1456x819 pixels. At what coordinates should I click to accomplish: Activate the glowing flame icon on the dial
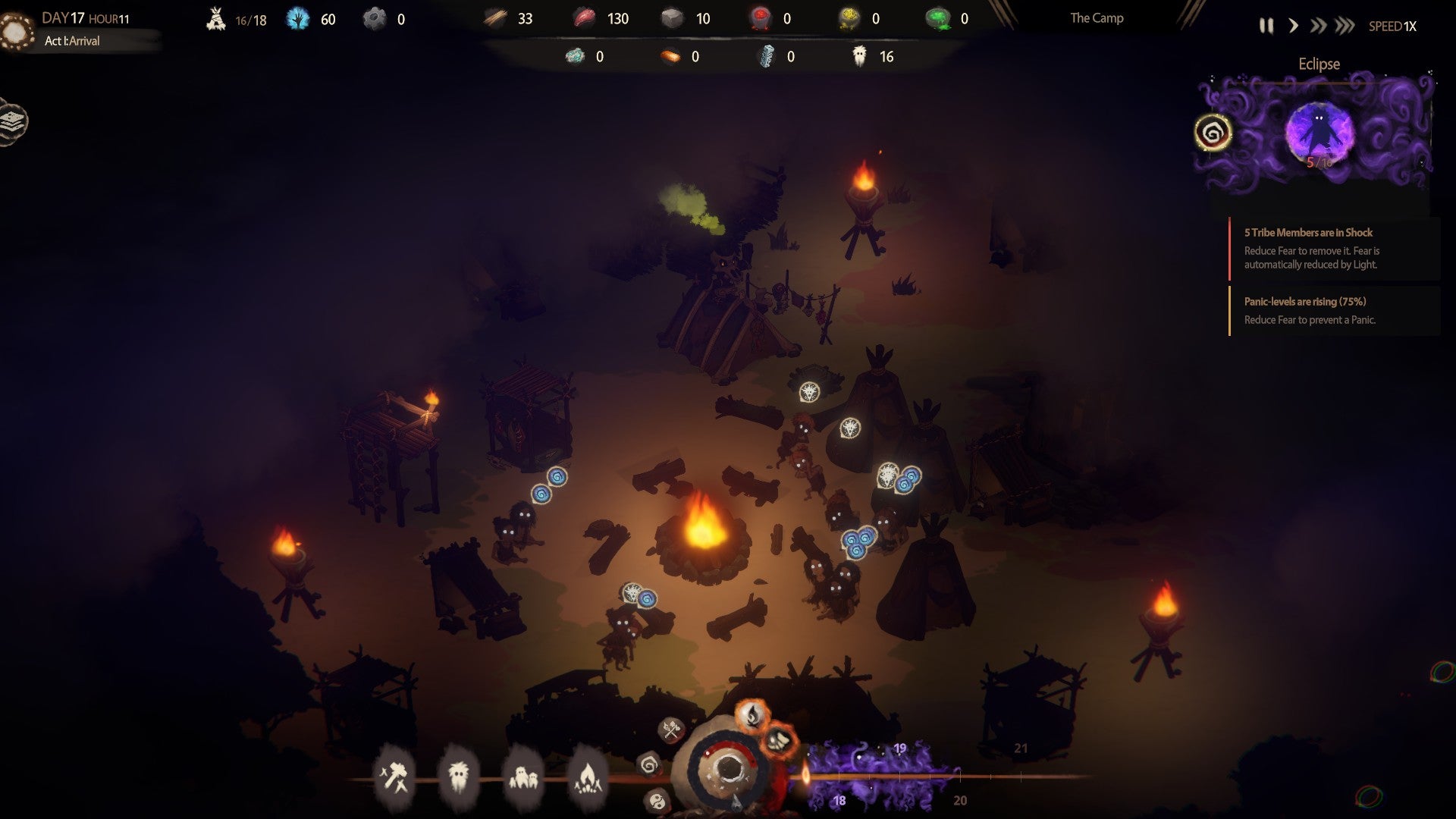pyautogui.click(x=752, y=714)
